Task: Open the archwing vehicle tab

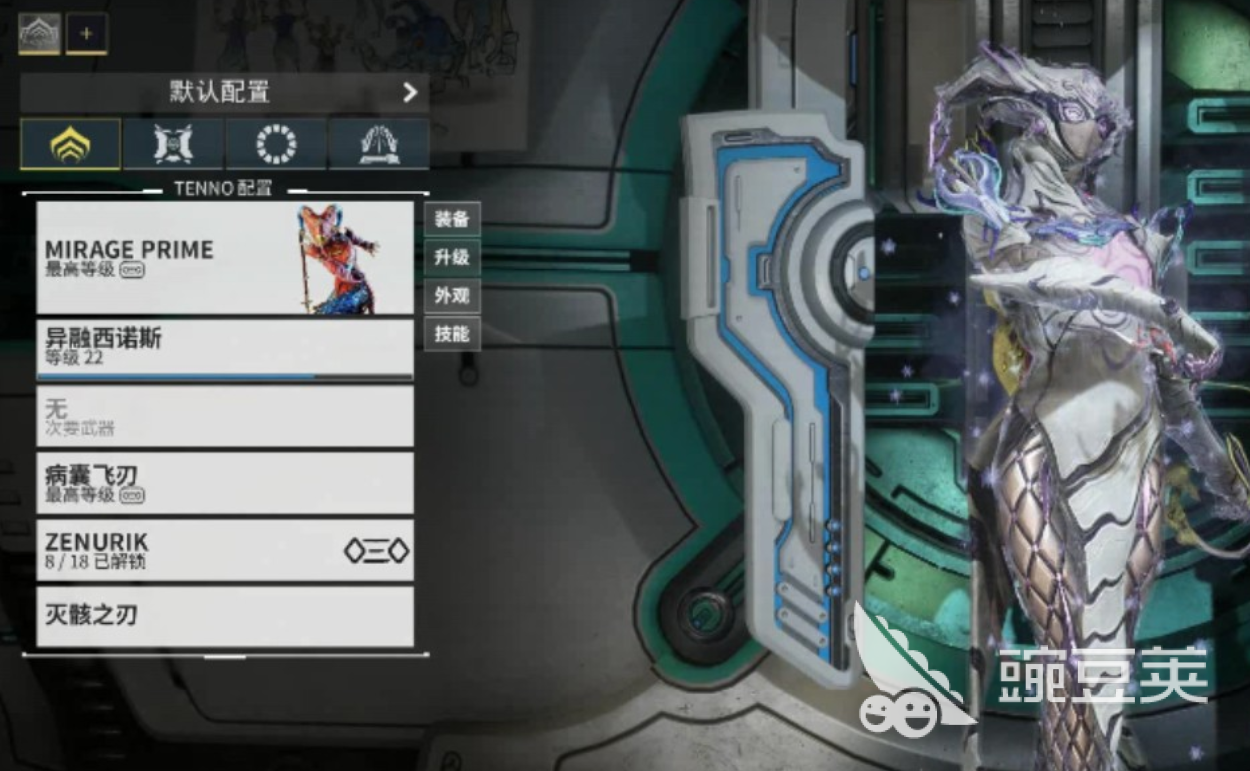Action: pyautogui.click(x=379, y=144)
